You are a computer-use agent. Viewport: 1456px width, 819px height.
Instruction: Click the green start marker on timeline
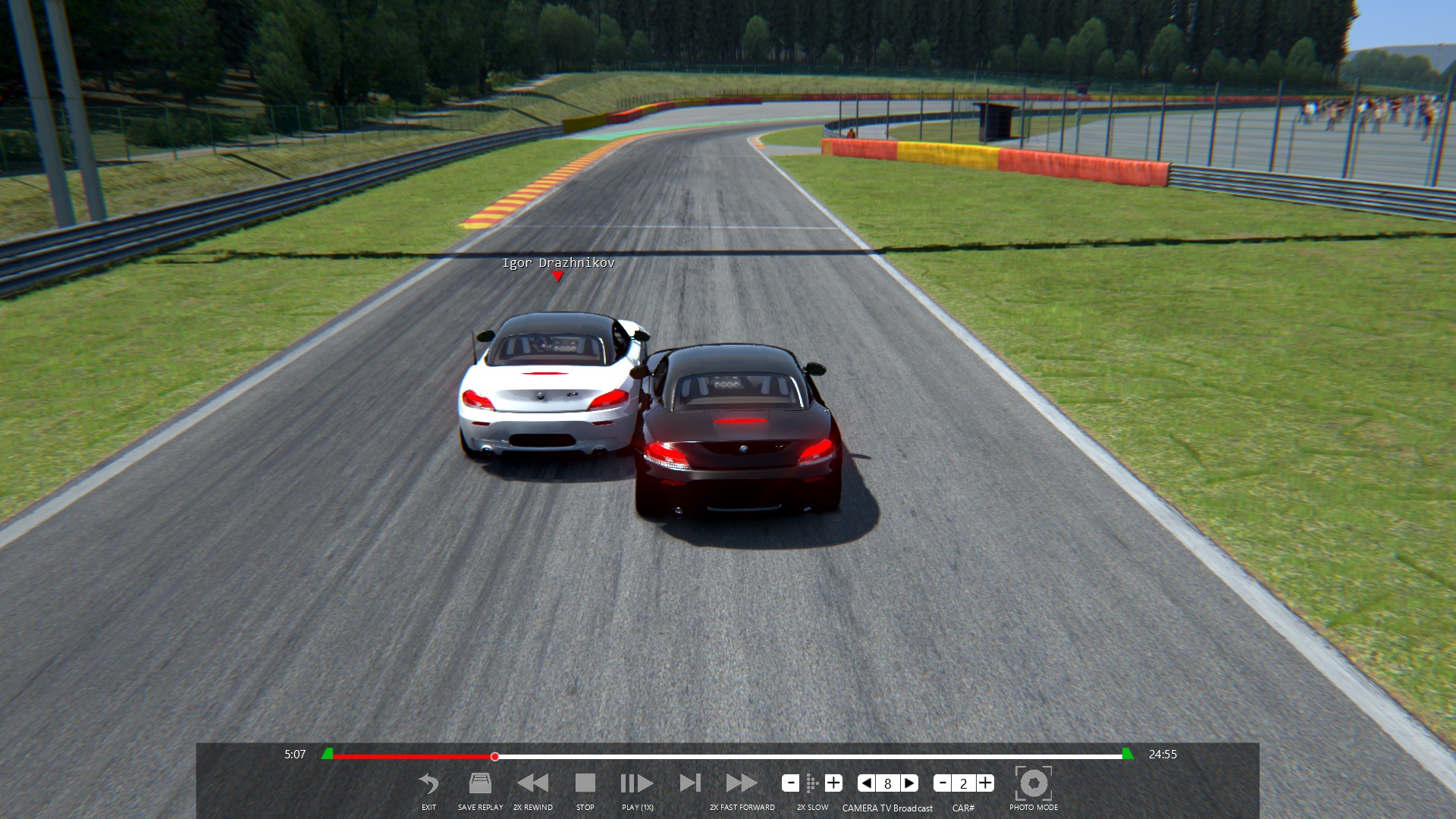click(328, 754)
